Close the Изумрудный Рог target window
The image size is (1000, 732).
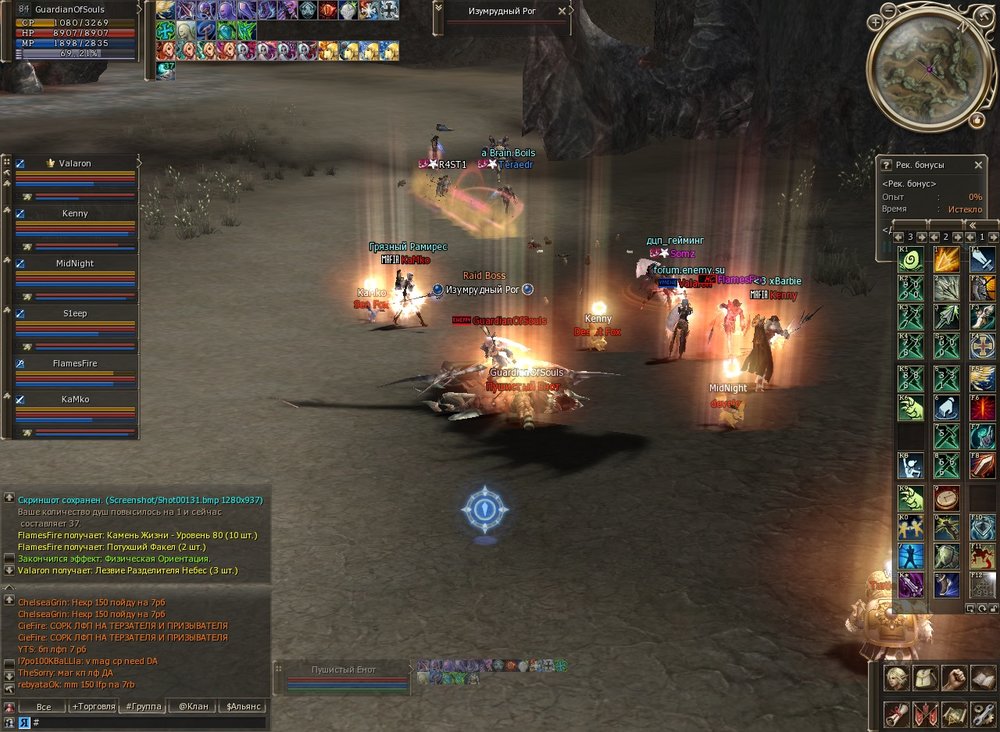click(563, 11)
